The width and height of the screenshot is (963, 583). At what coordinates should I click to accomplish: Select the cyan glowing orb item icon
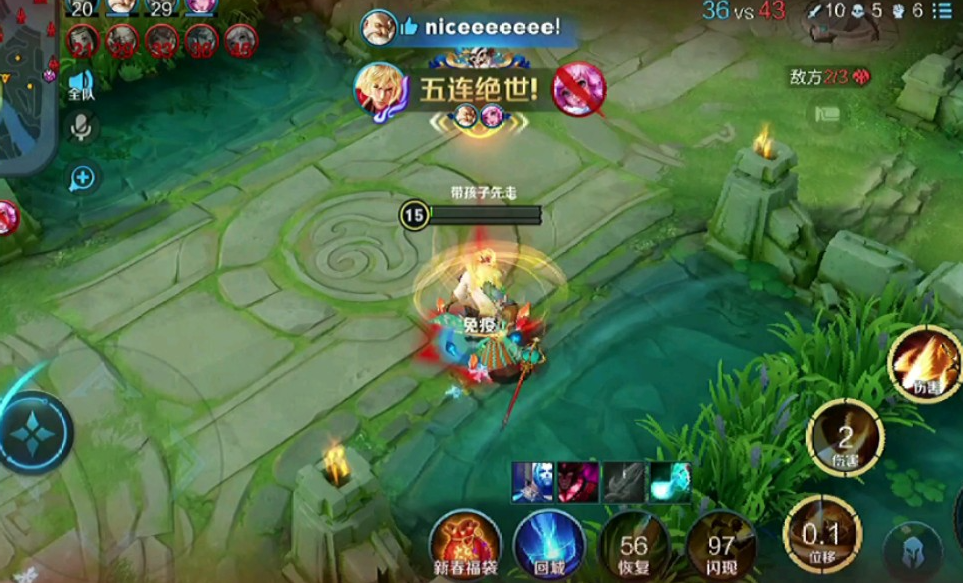coord(669,481)
